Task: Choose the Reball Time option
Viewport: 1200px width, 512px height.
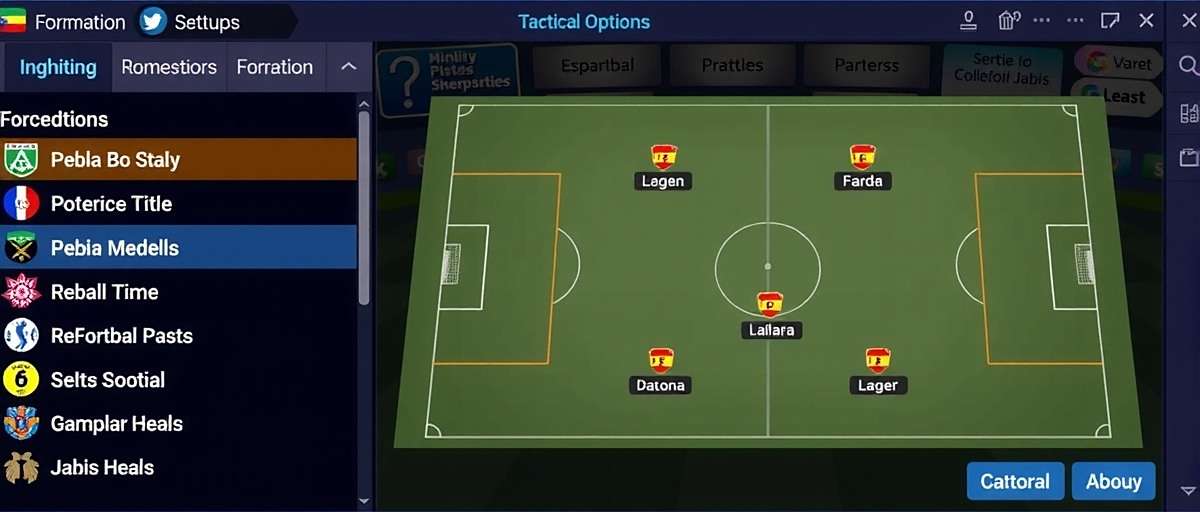Action: click(178, 292)
